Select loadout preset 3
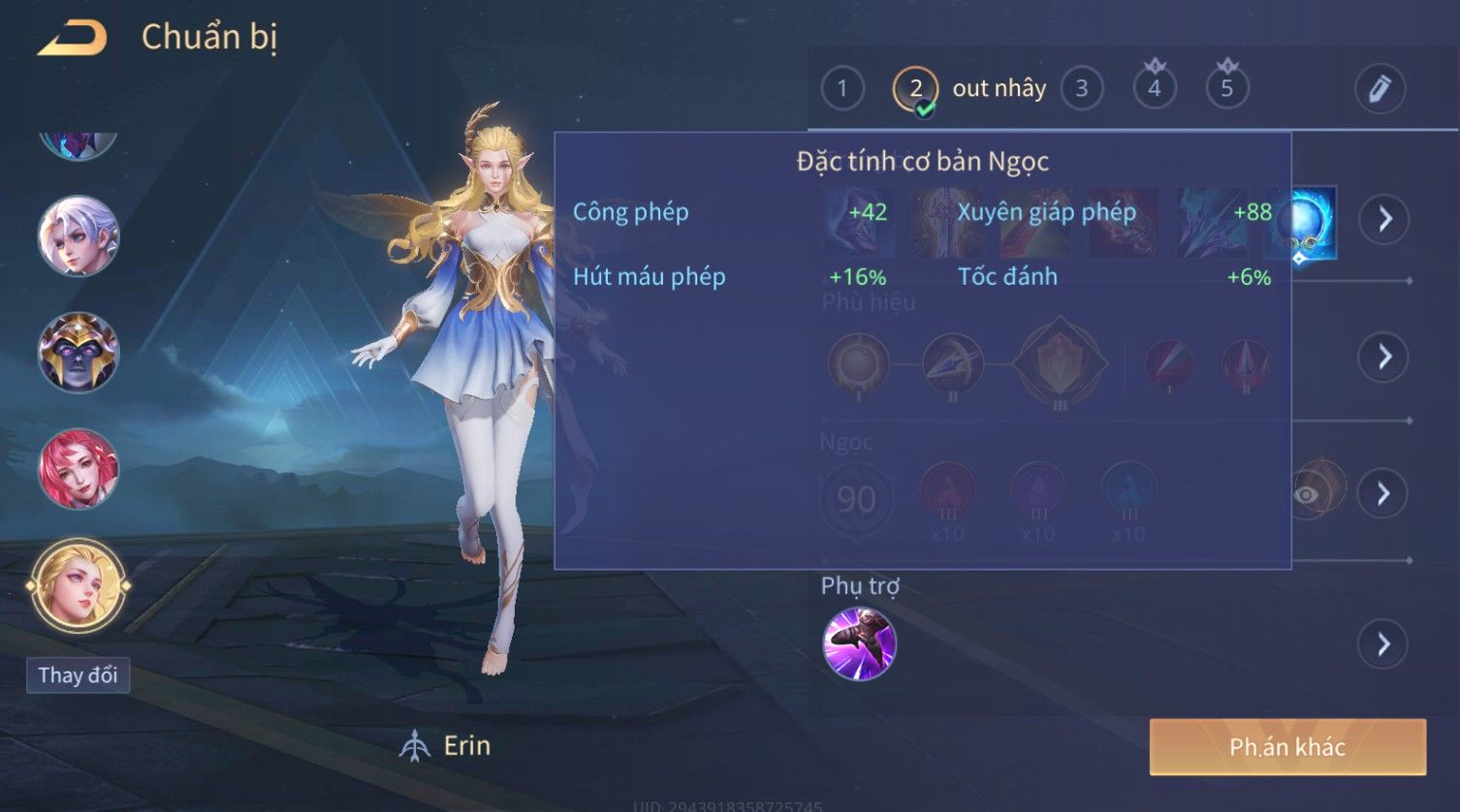This screenshot has height=812, width=1460. pyautogui.click(x=1081, y=89)
